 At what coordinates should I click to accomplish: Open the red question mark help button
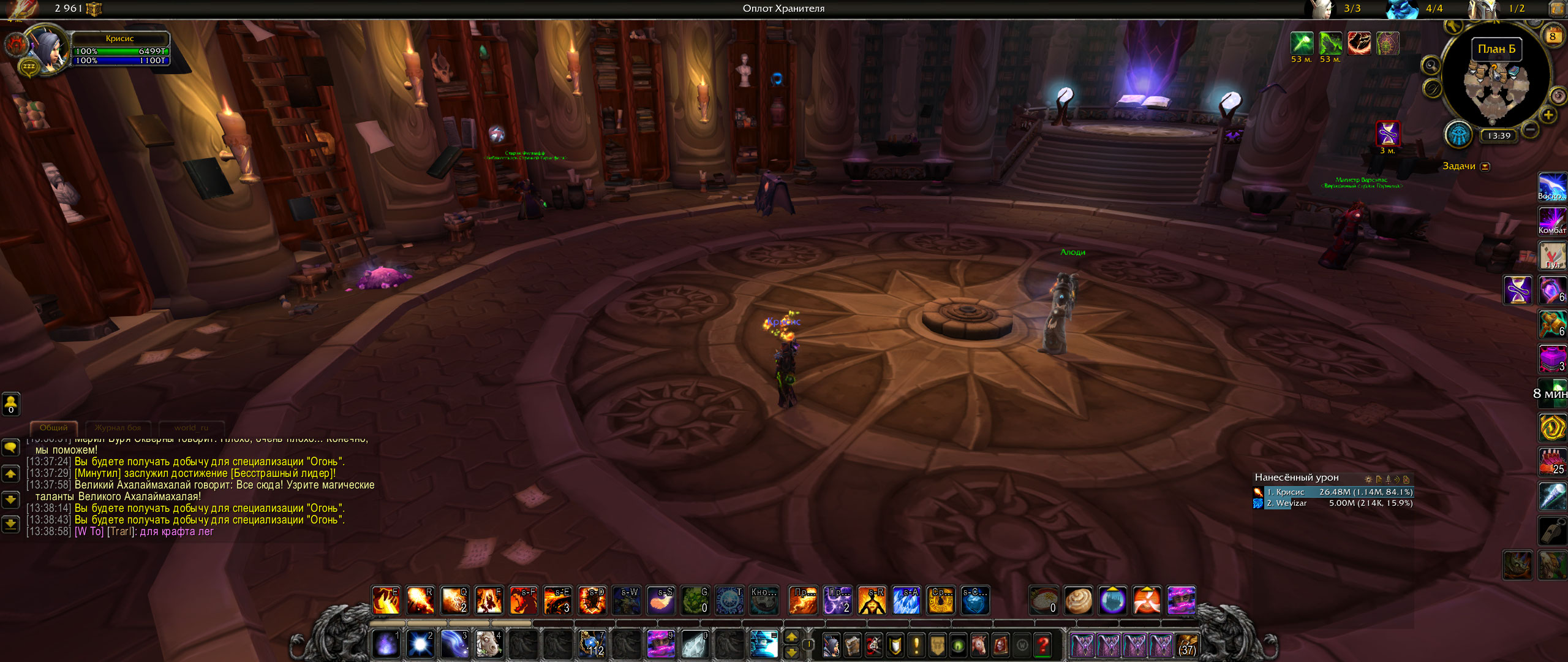(1042, 645)
